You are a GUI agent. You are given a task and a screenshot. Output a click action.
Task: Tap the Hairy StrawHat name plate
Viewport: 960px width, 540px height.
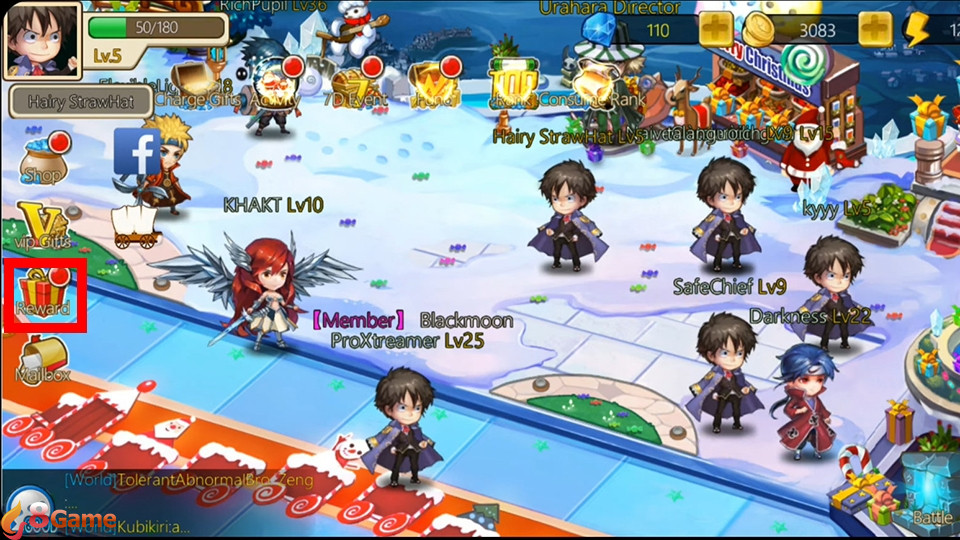point(80,101)
